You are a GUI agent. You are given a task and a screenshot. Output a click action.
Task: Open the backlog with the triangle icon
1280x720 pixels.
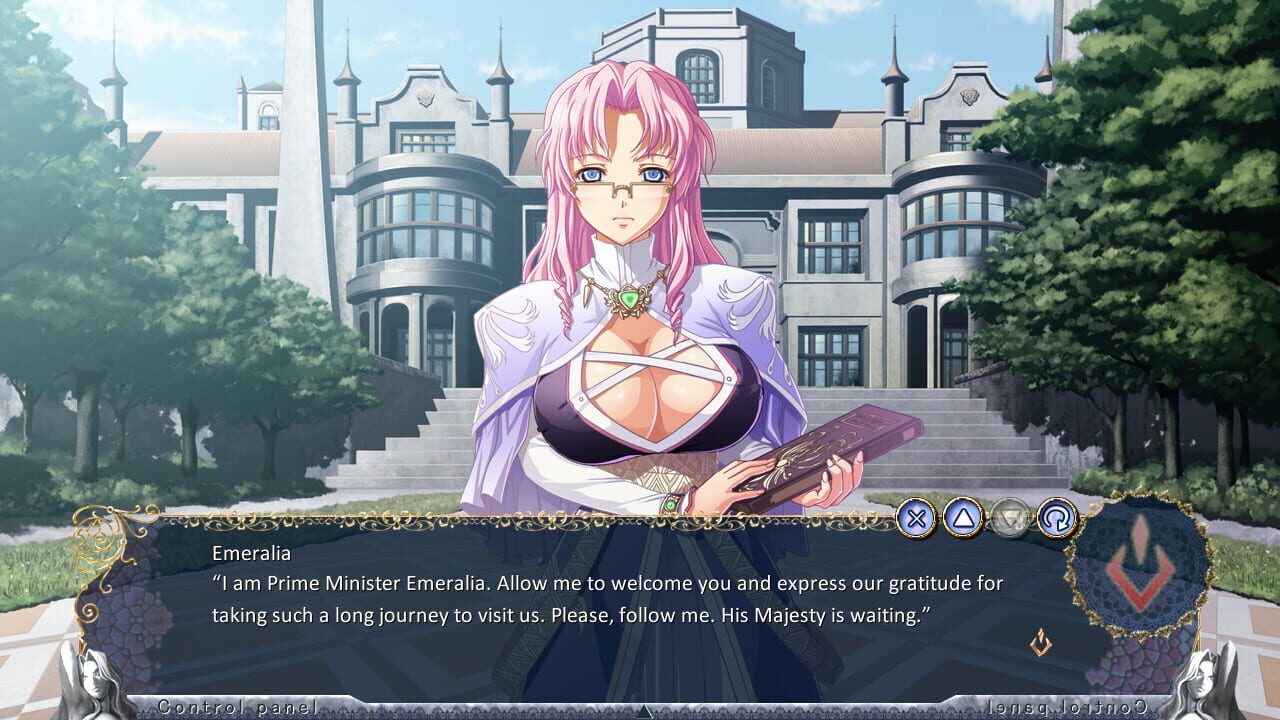961,517
